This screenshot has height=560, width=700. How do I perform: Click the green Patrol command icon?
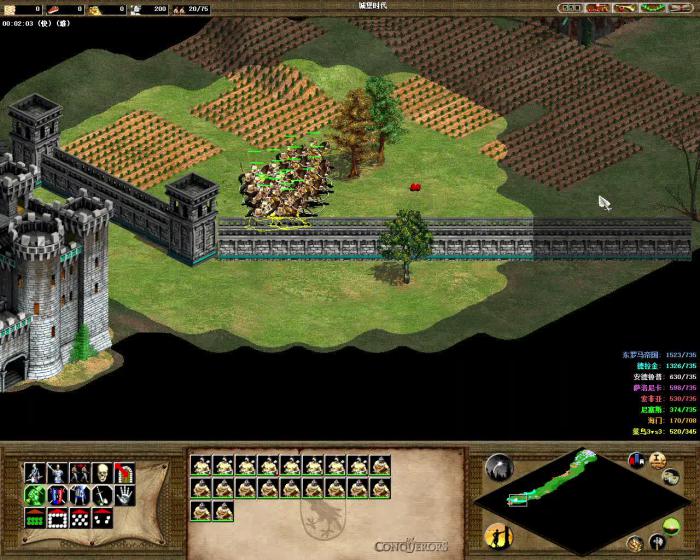pyautogui.click(x=33, y=495)
